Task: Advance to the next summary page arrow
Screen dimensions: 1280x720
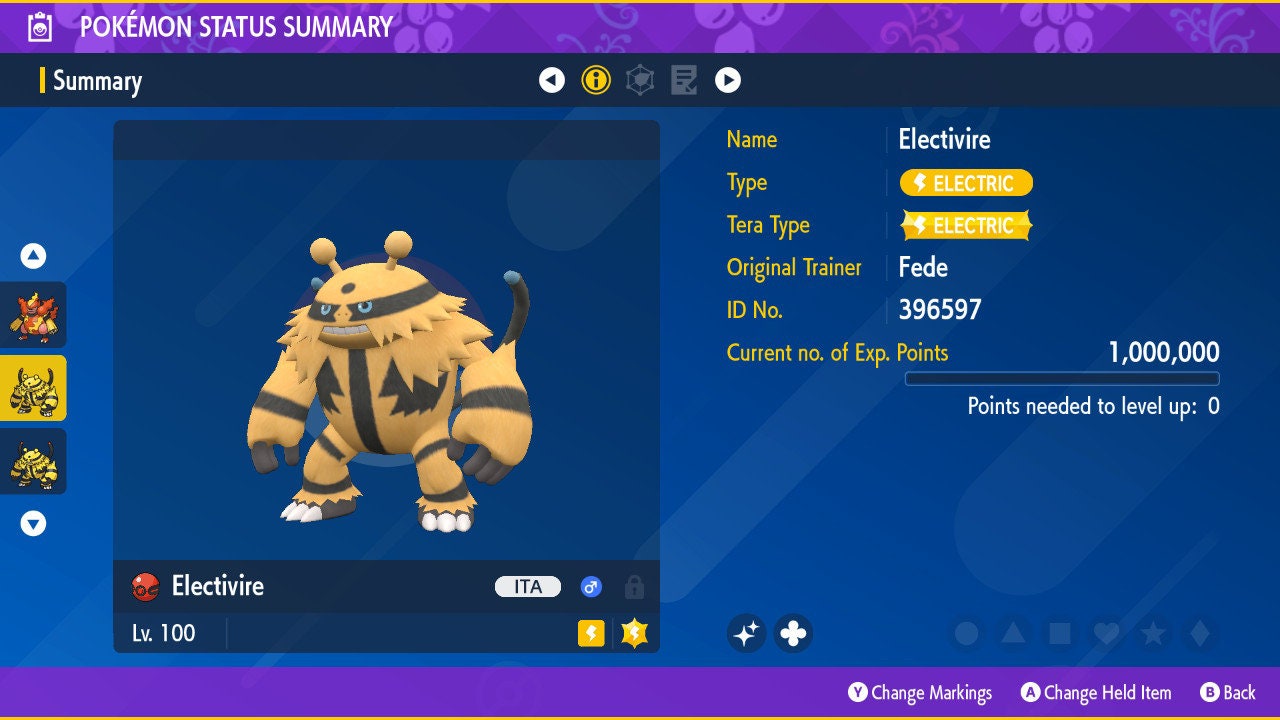Action: [728, 80]
